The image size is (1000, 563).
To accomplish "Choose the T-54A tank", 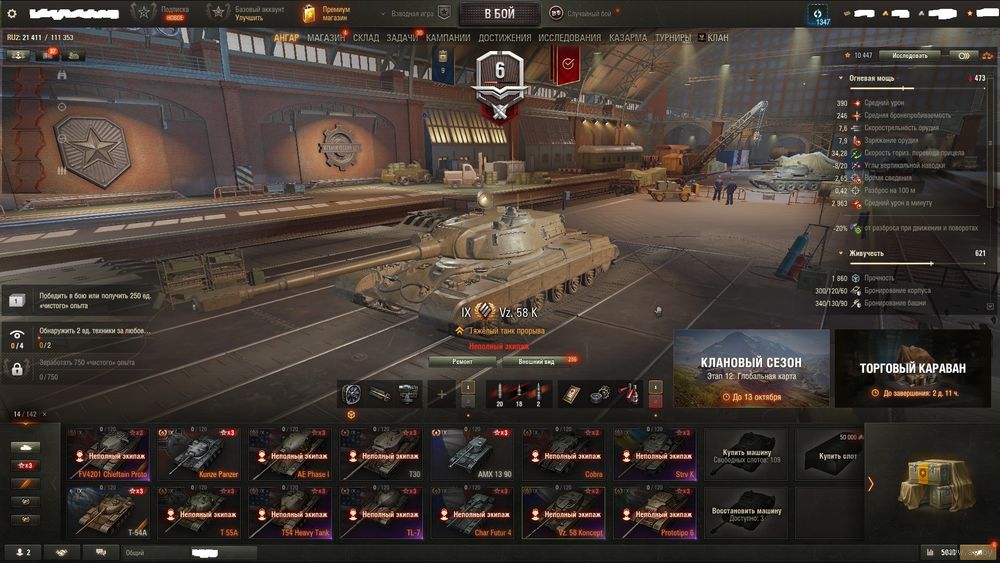I will click(108, 513).
